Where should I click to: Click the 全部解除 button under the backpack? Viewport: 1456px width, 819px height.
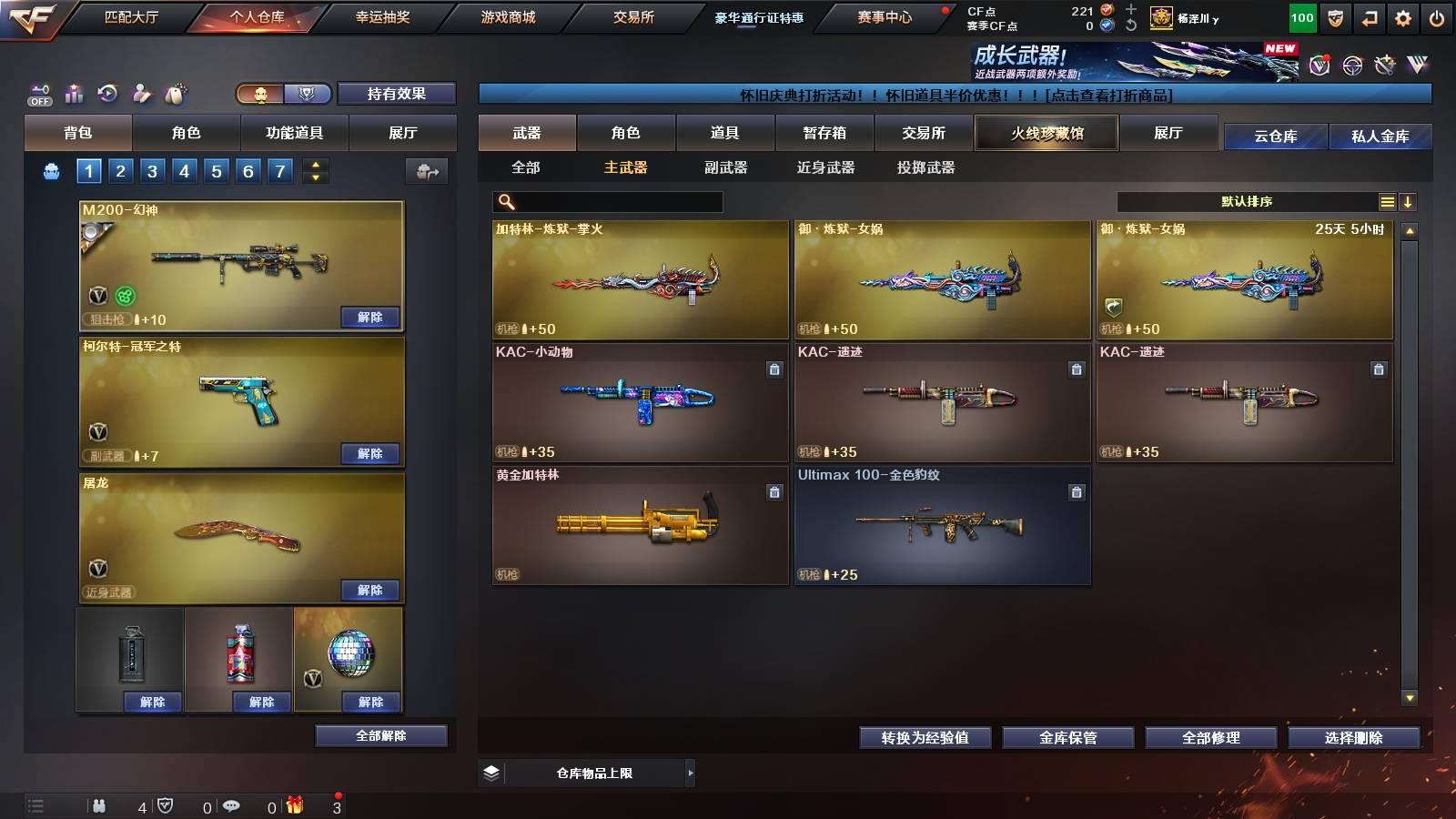coord(379,735)
